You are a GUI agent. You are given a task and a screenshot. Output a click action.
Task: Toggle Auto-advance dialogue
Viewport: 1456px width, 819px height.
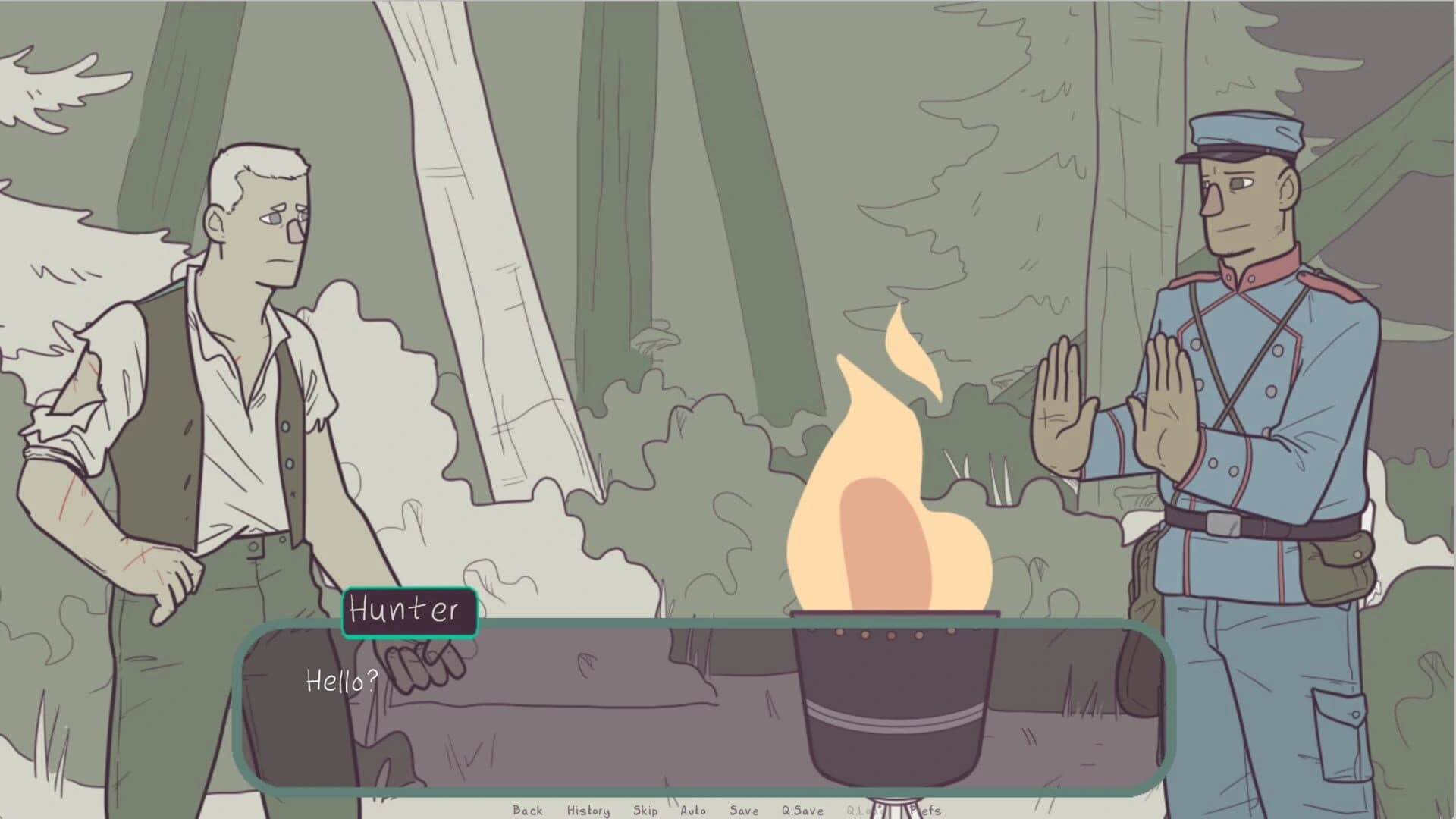point(694,811)
